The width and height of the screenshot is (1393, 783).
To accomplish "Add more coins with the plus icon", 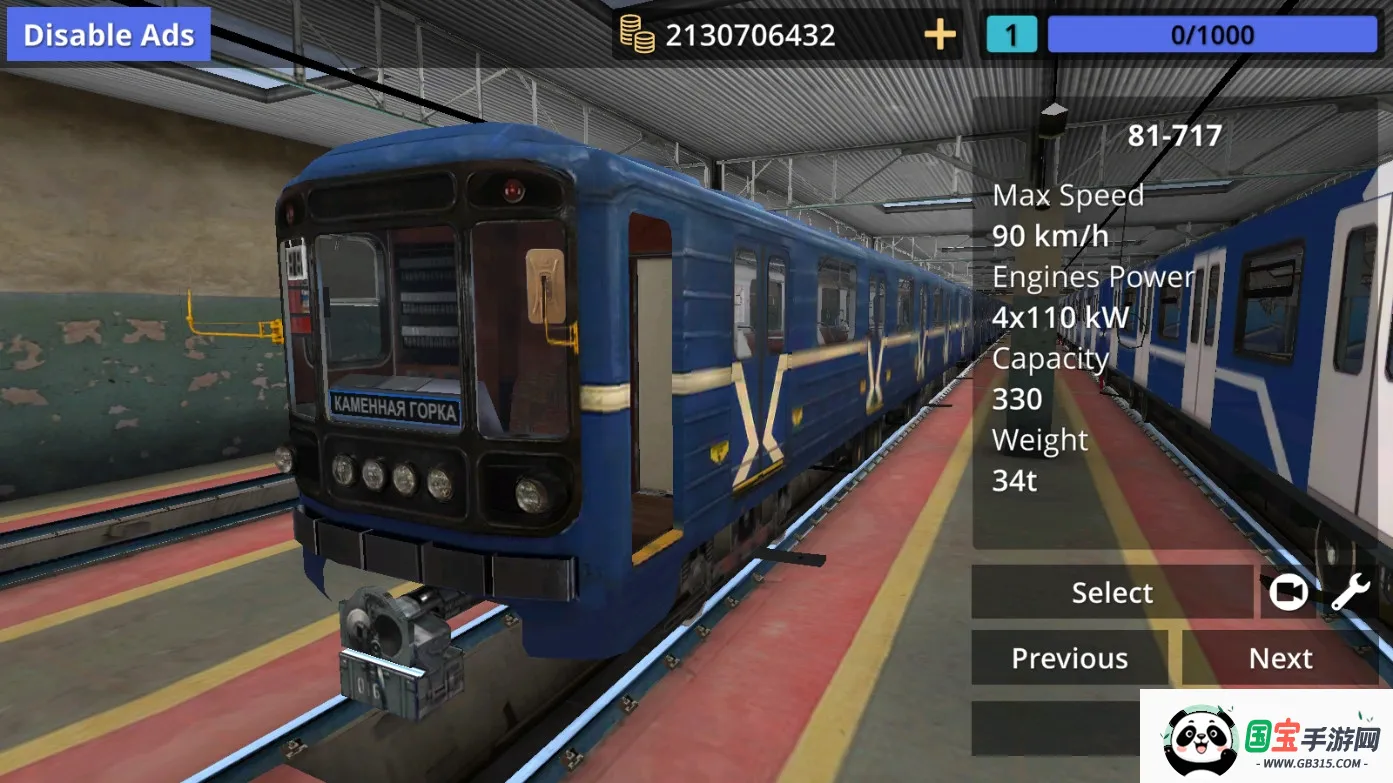I will (x=939, y=36).
